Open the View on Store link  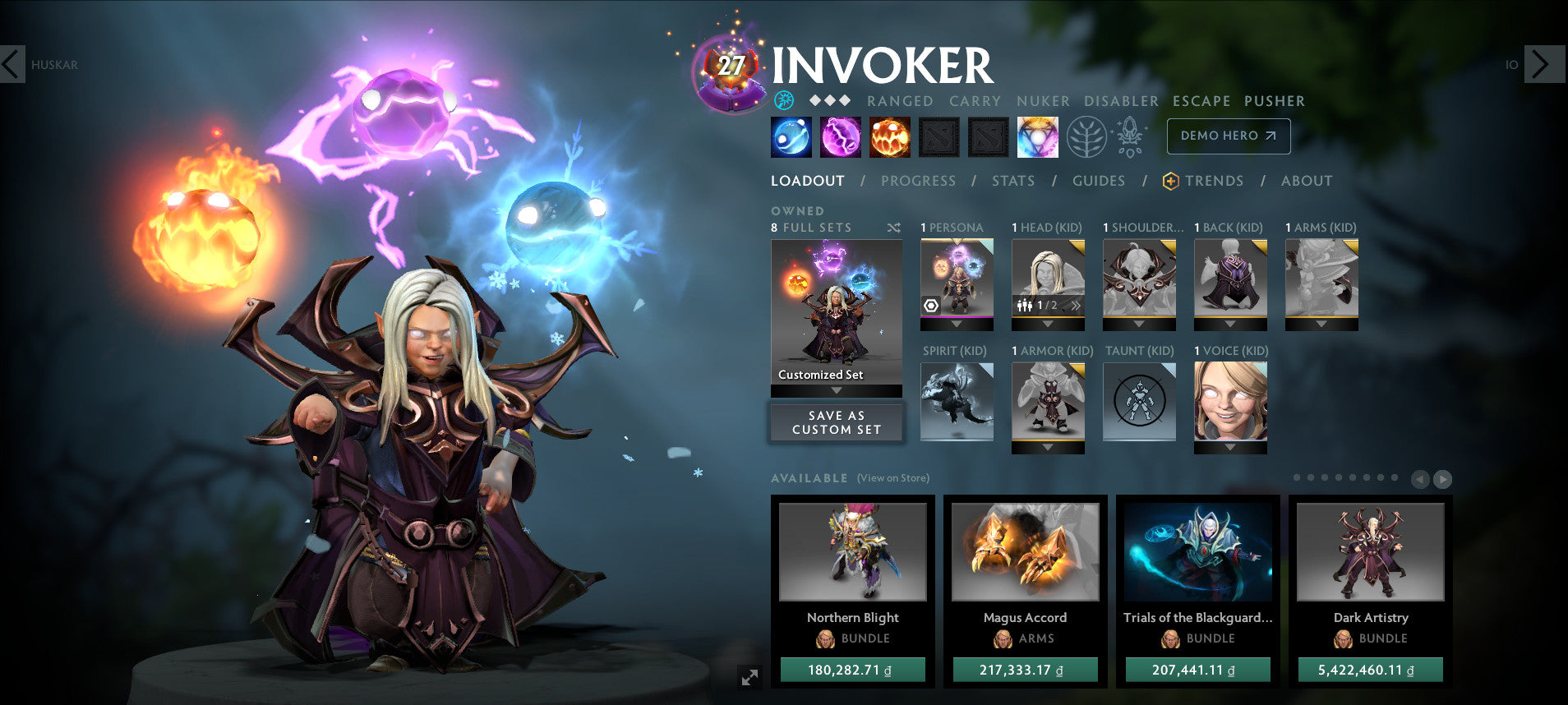pyautogui.click(x=892, y=477)
